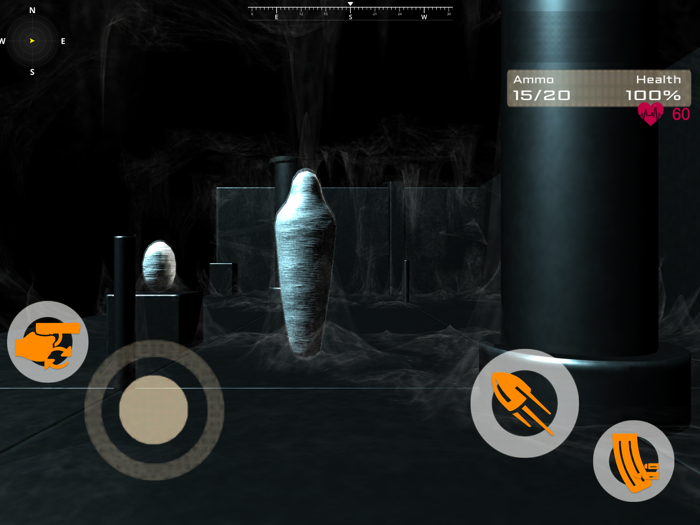The width and height of the screenshot is (700, 525).
Task: Tap the weapon swap hand-and-pistol button
Action: click(x=47, y=343)
